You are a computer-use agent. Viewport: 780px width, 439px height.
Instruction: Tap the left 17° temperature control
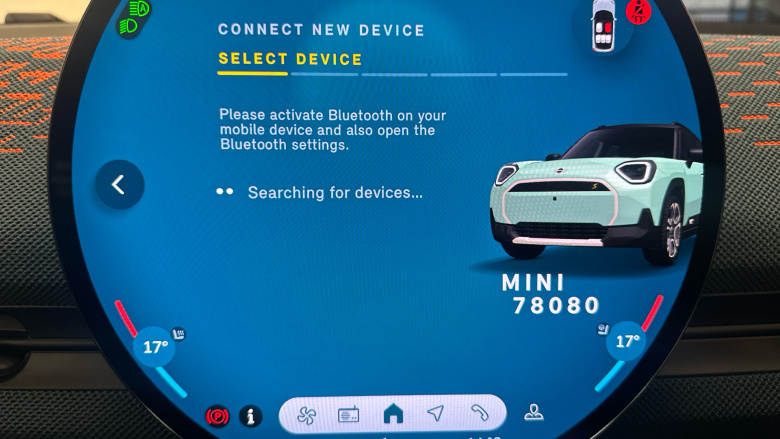(155, 348)
